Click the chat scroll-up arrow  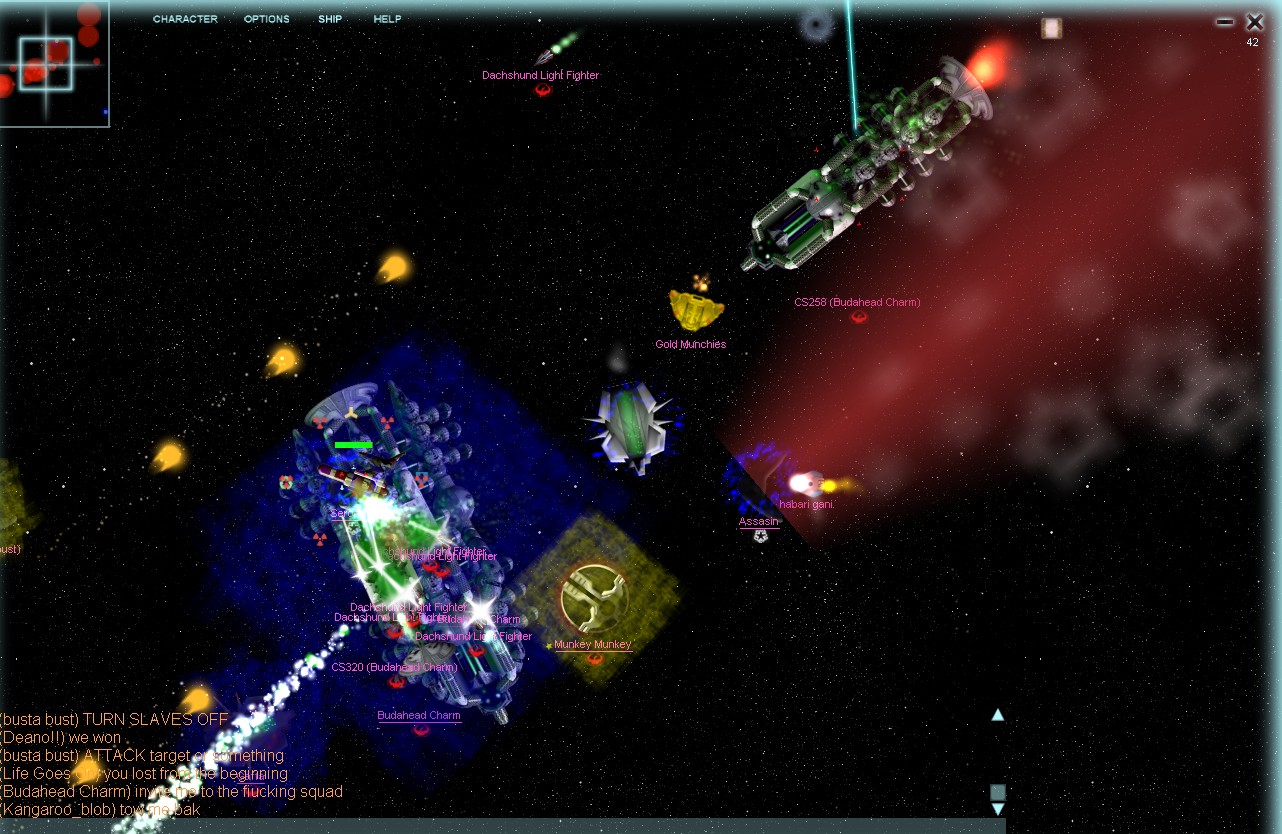point(997,715)
